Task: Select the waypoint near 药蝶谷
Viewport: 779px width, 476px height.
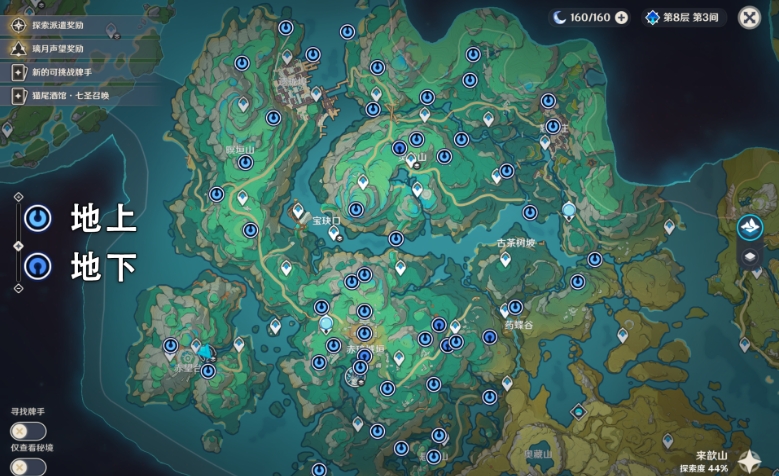Action: pos(515,307)
